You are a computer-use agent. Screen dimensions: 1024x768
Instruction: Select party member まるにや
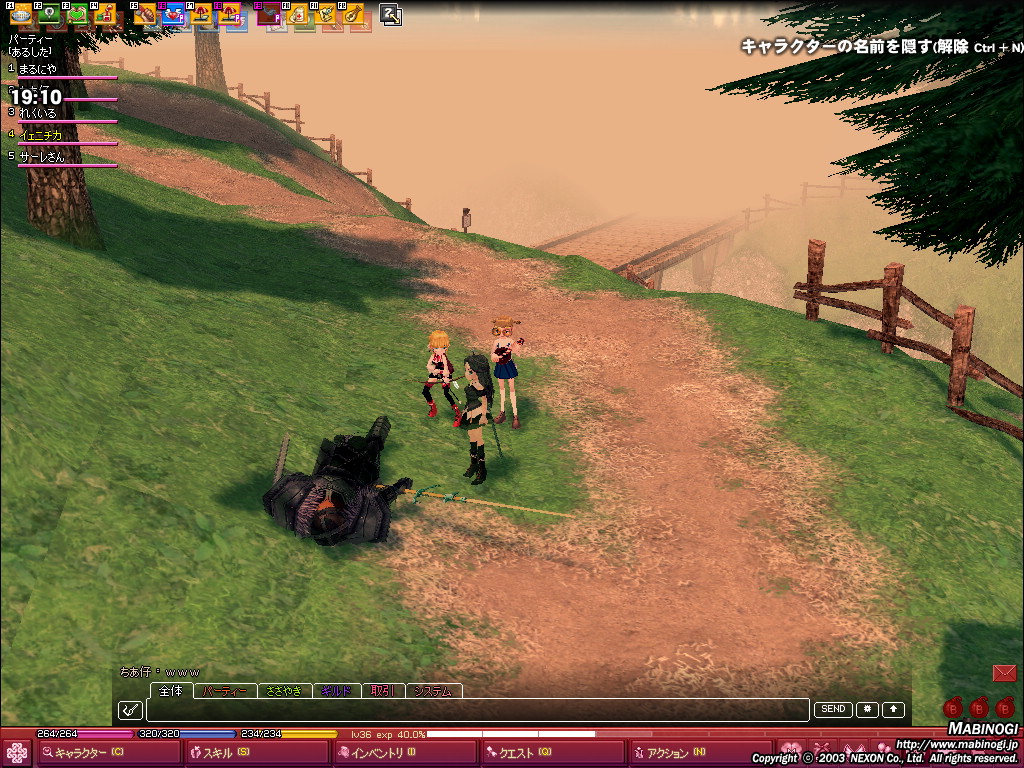[x=38, y=69]
